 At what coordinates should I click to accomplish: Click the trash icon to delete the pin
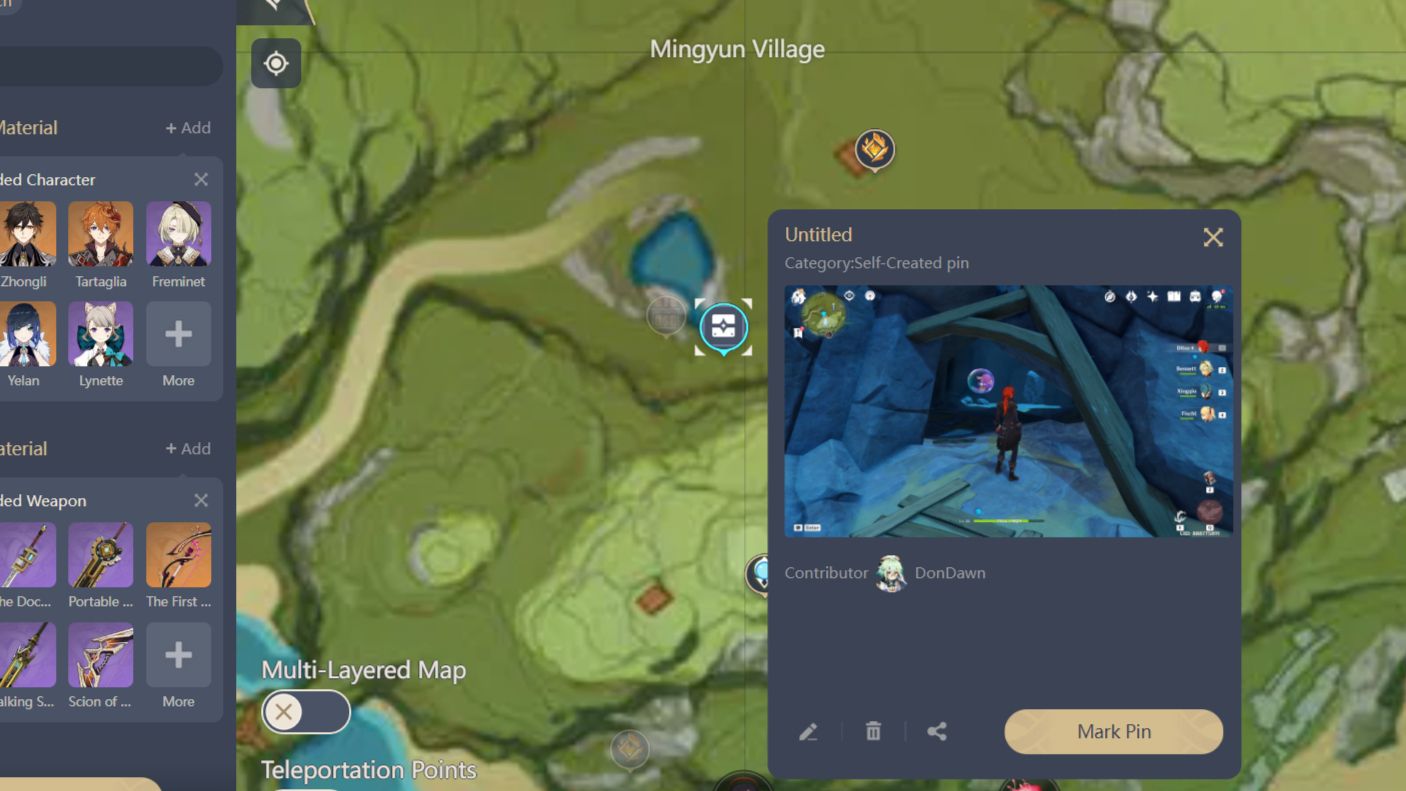pyautogui.click(x=872, y=731)
